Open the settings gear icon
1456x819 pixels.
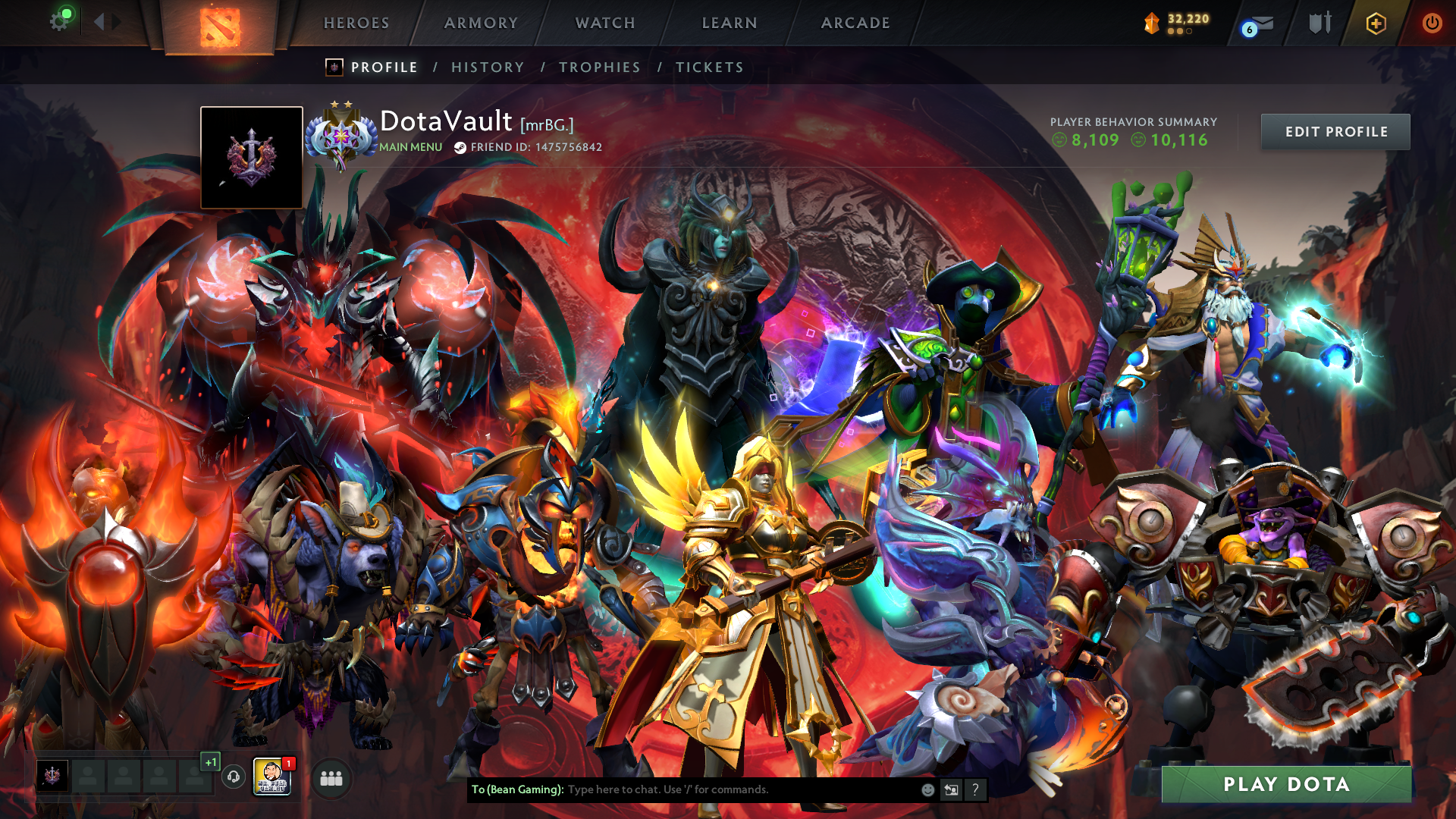pyautogui.click(x=59, y=21)
